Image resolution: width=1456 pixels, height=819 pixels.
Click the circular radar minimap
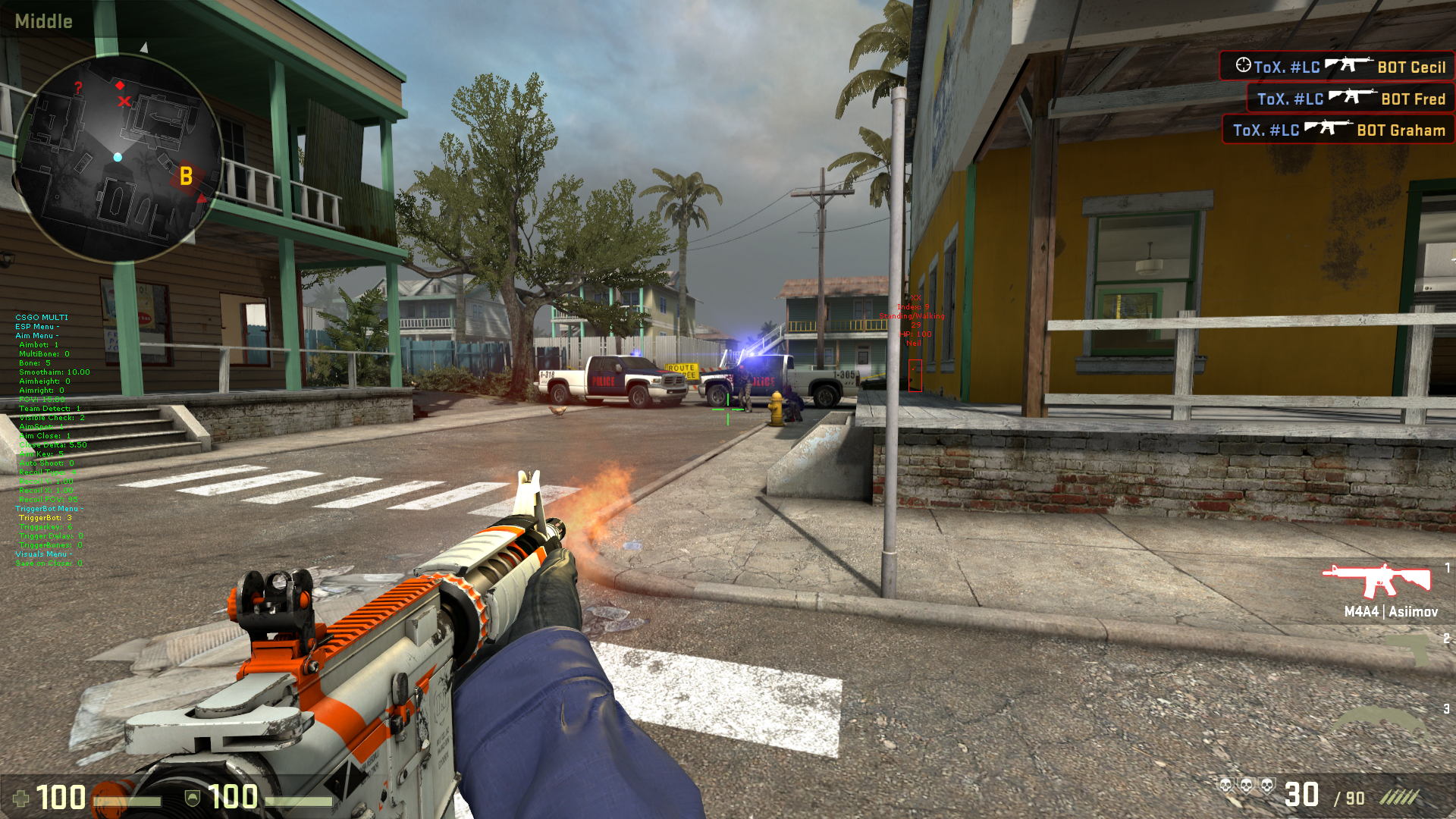[x=118, y=158]
